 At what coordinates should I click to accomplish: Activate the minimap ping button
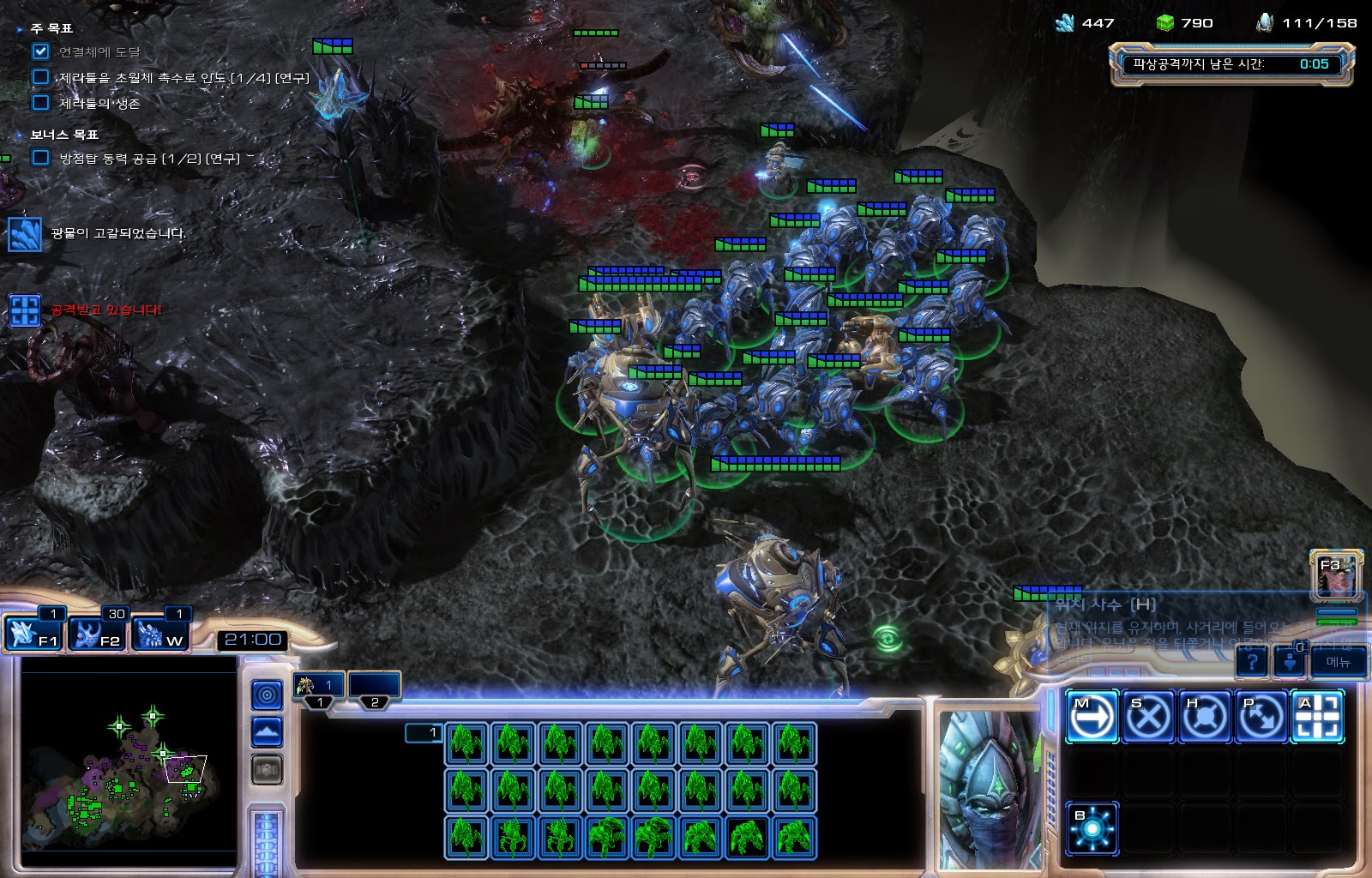click(x=267, y=695)
